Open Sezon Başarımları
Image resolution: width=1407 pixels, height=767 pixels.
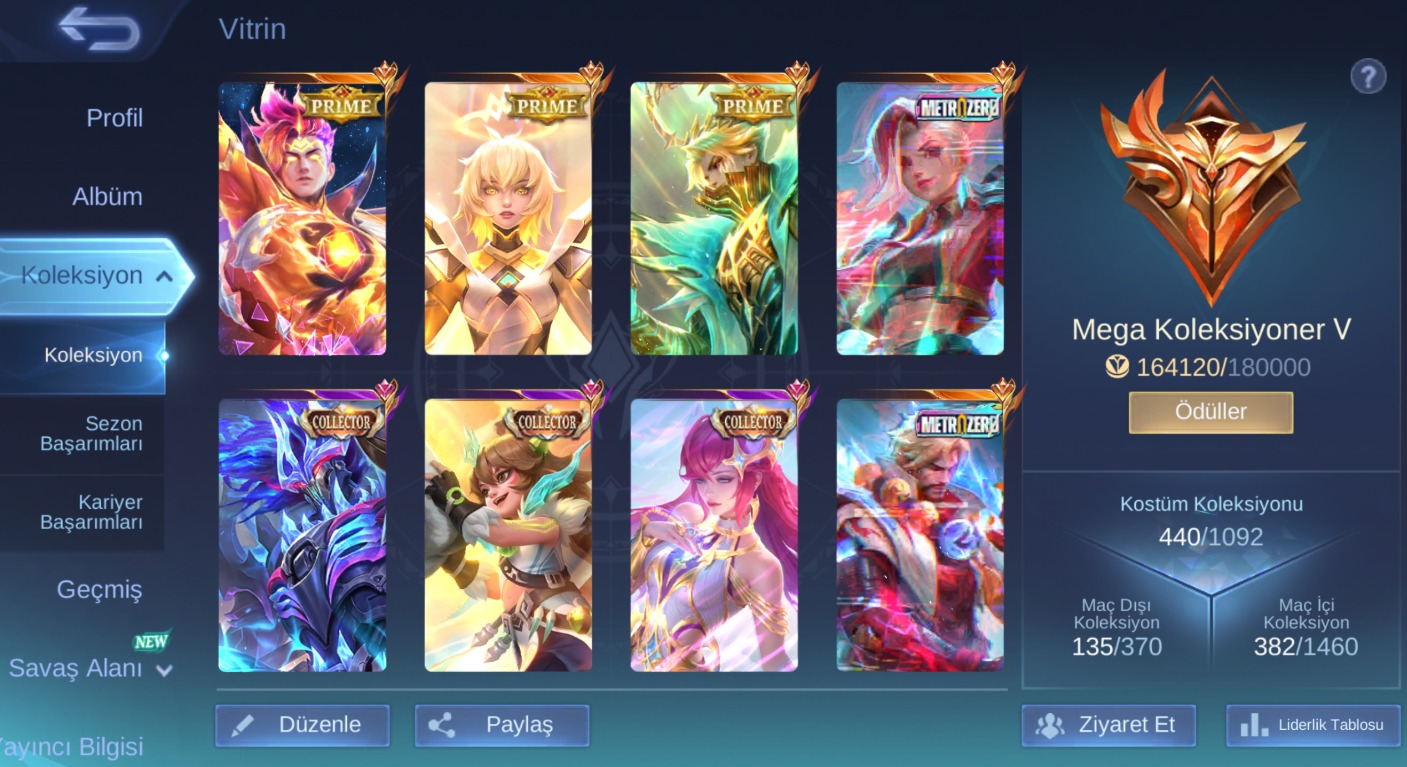pos(91,434)
